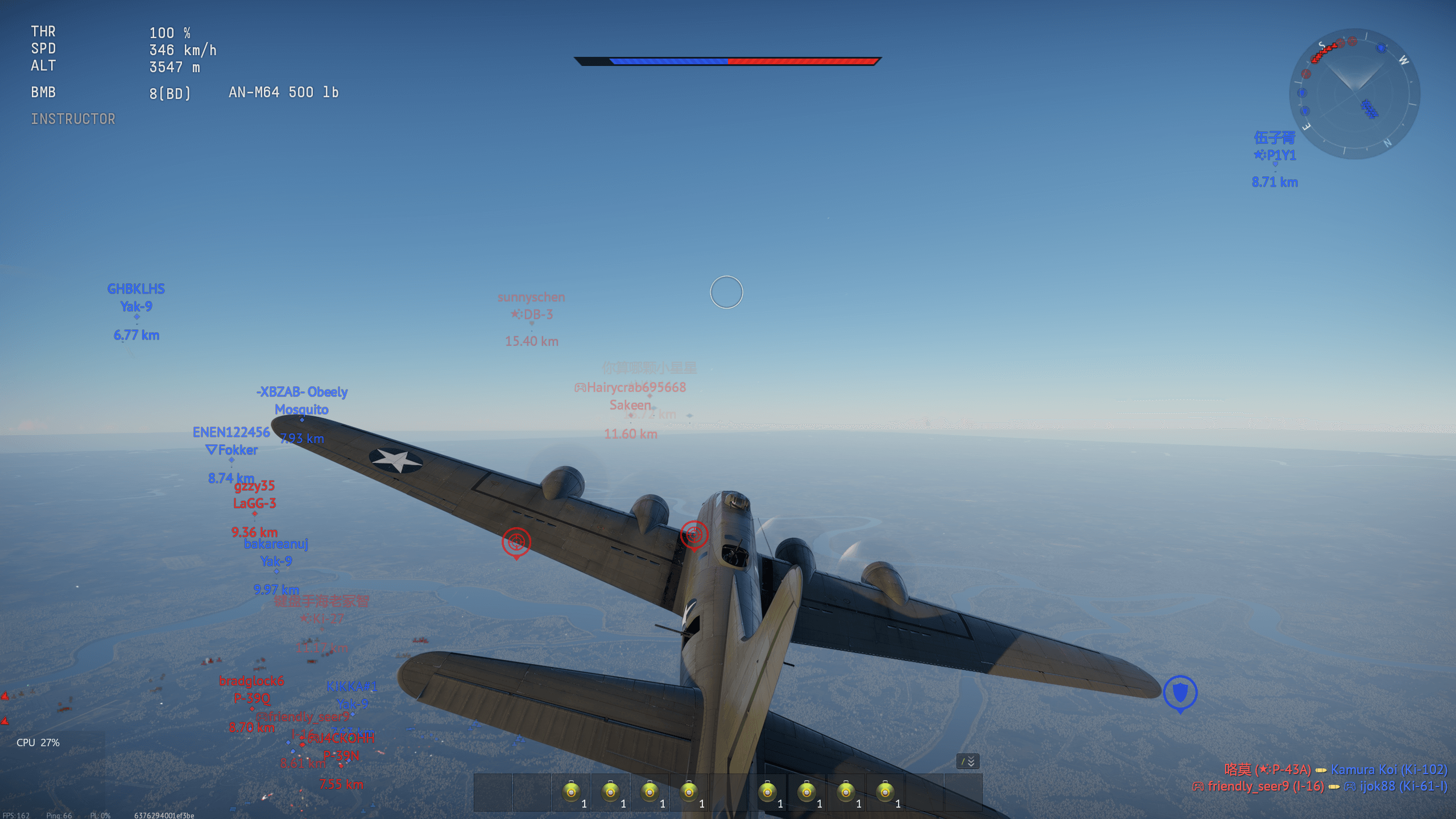Expand the slash double-chevron panel button
The image size is (1456, 819).
tap(967, 761)
